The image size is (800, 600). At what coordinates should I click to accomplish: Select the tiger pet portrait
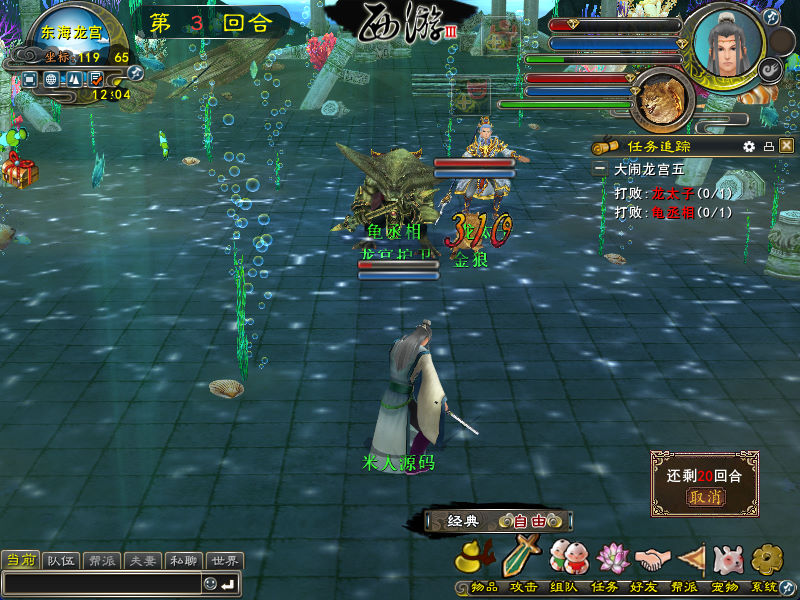point(661,100)
